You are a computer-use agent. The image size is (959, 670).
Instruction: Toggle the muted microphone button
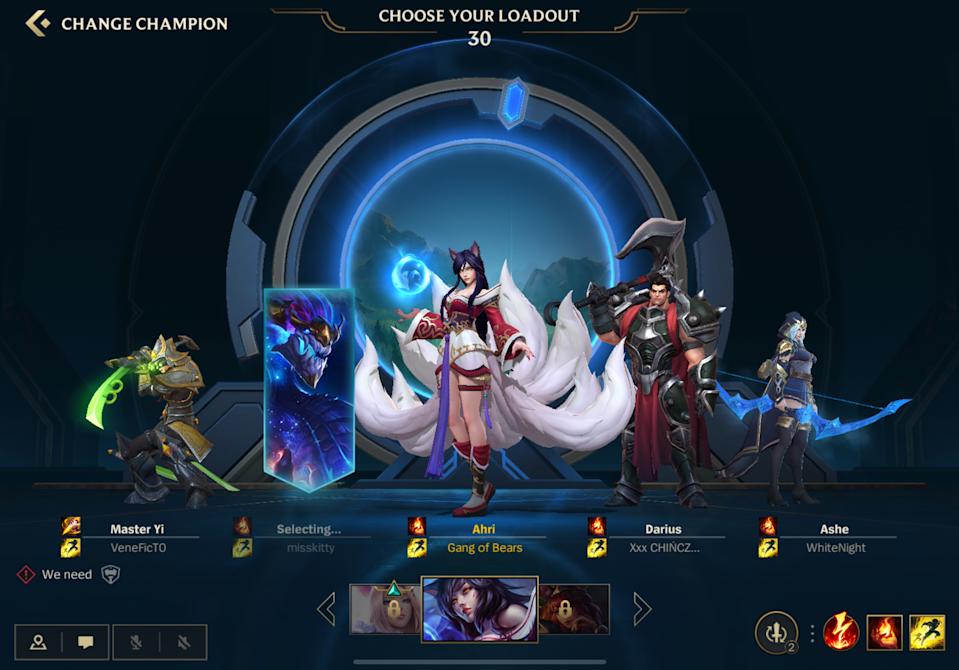(x=136, y=642)
